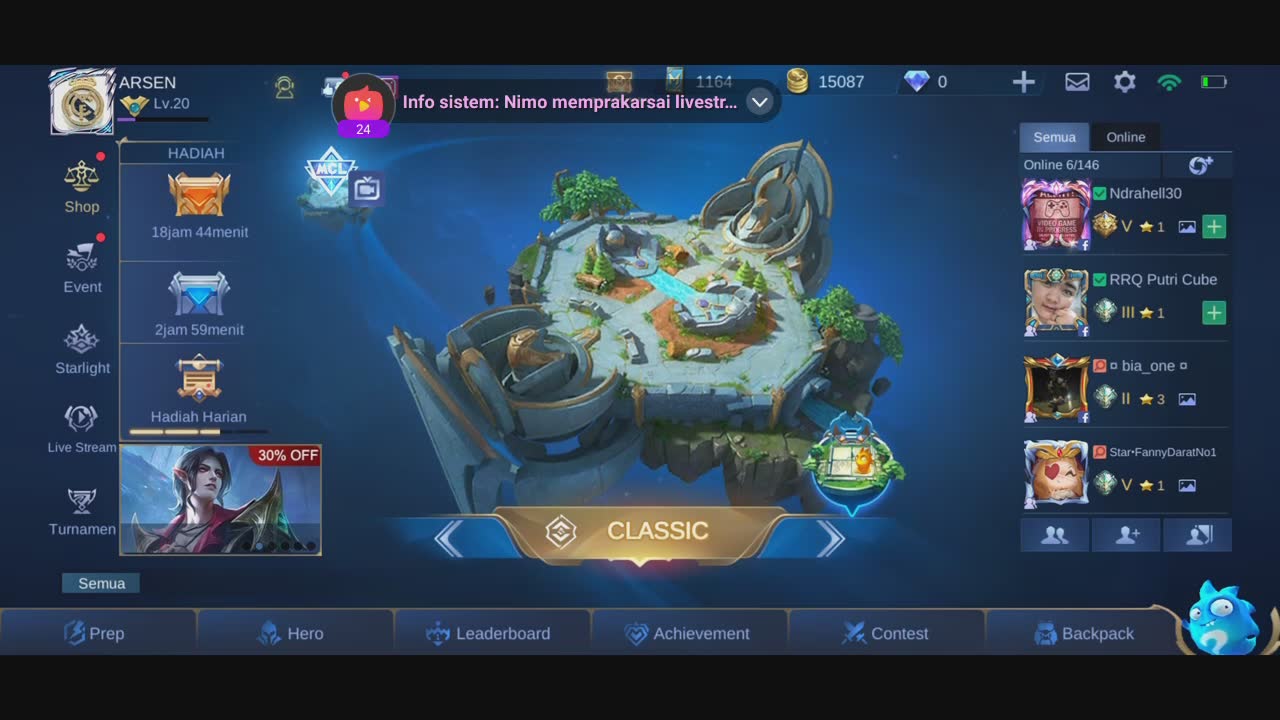Open the Starlight membership page

[x=82, y=349]
